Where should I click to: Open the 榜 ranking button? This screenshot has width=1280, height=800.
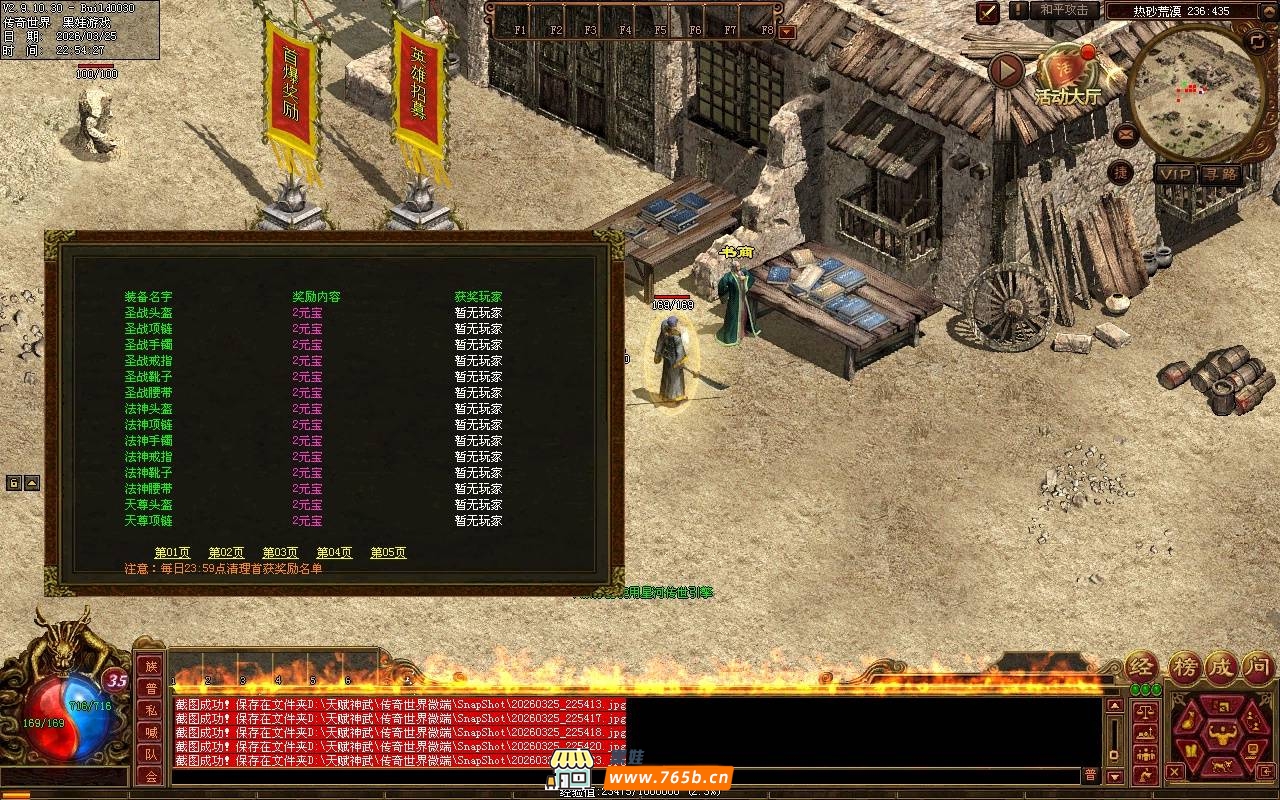1186,667
